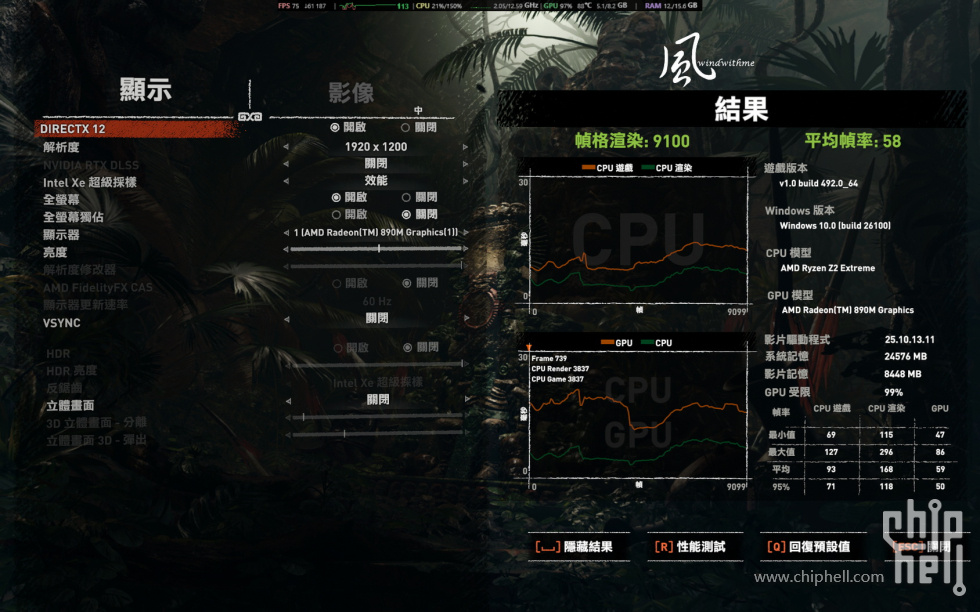The image size is (980, 612).
Task: Highlight the DIRECTX 12 menu row
Action: pos(74,129)
